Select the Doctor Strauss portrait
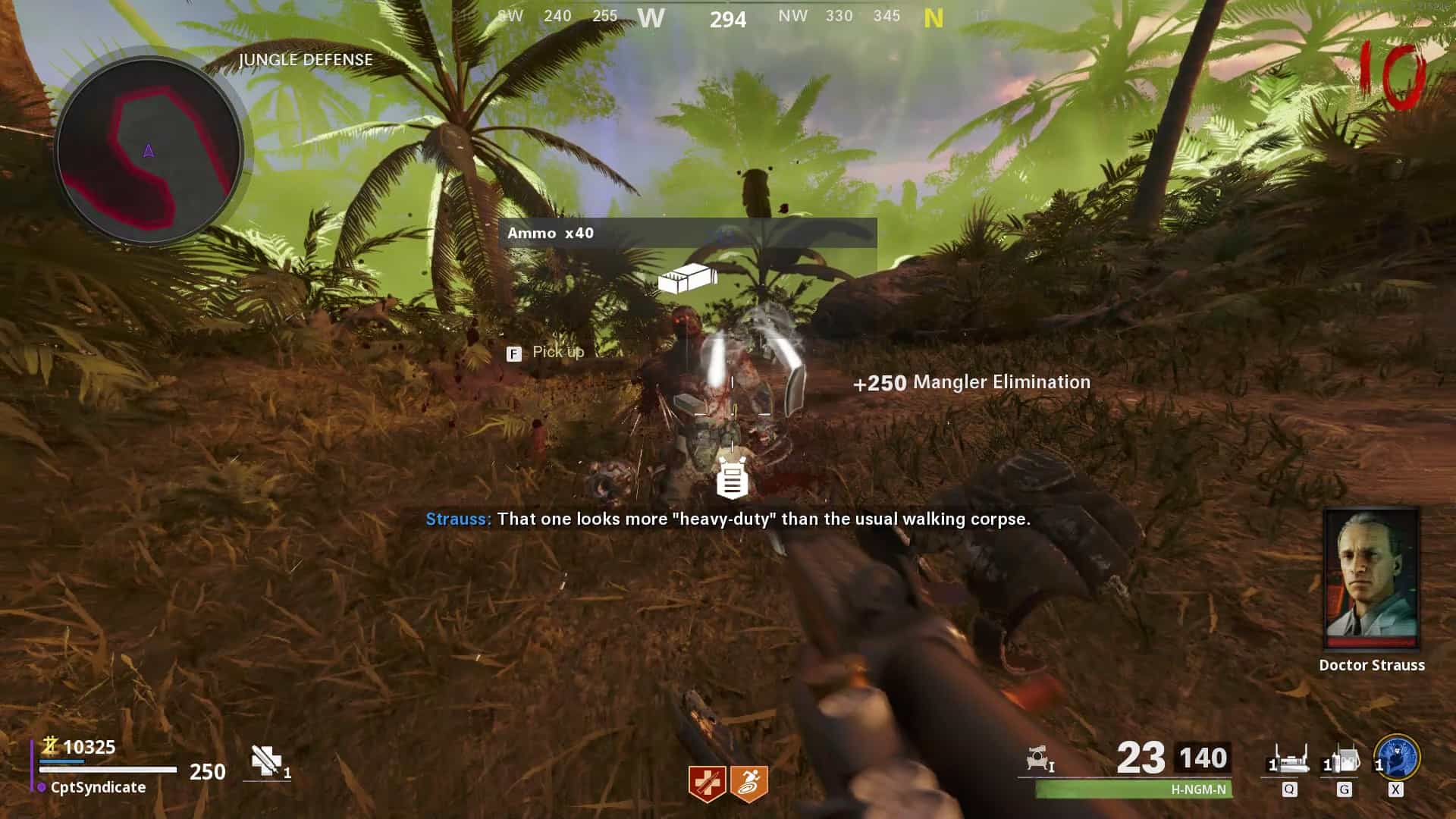The width and height of the screenshot is (1456, 819). [x=1371, y=579]
